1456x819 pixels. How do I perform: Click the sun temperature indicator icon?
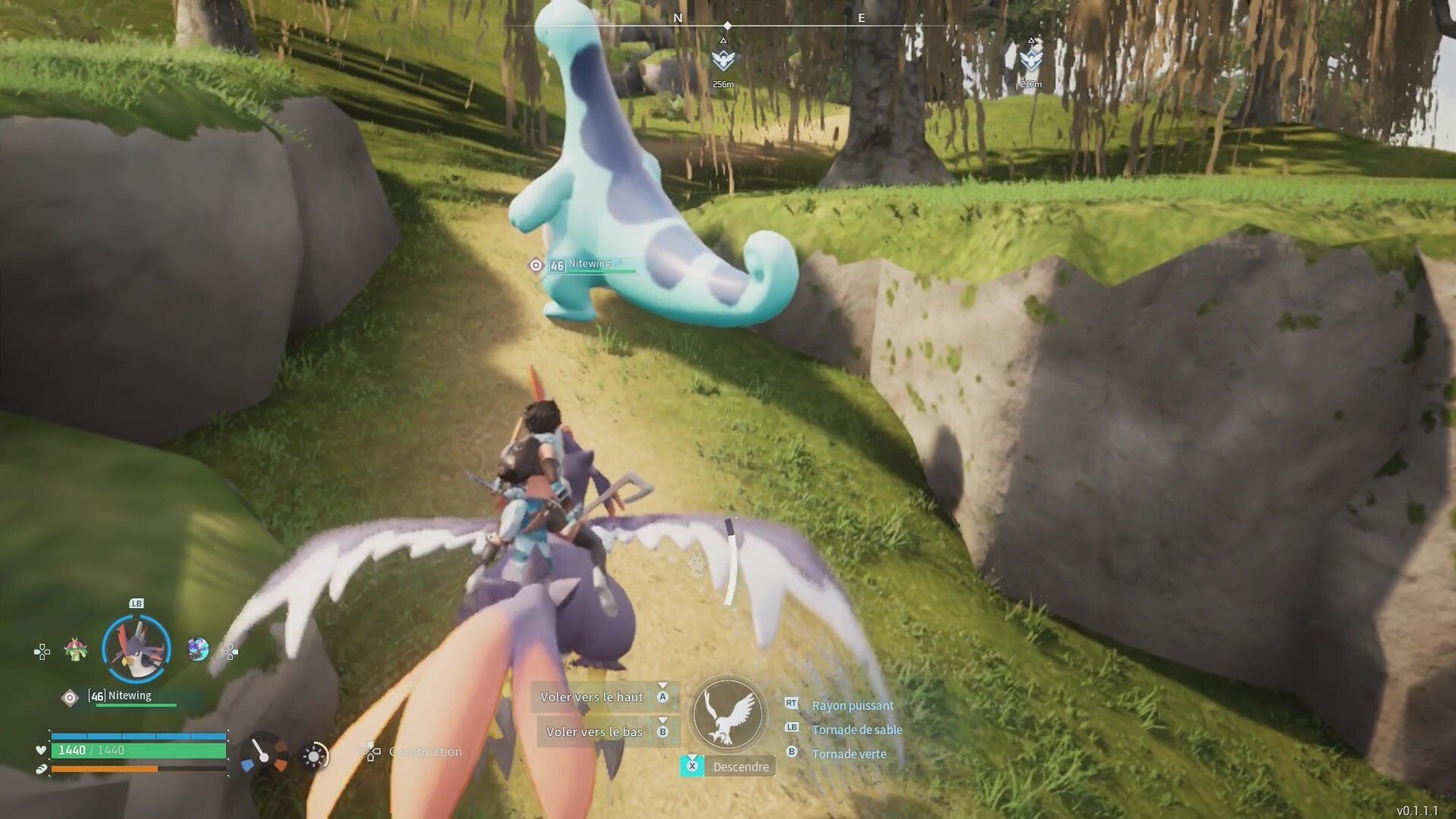coord(314,755)
